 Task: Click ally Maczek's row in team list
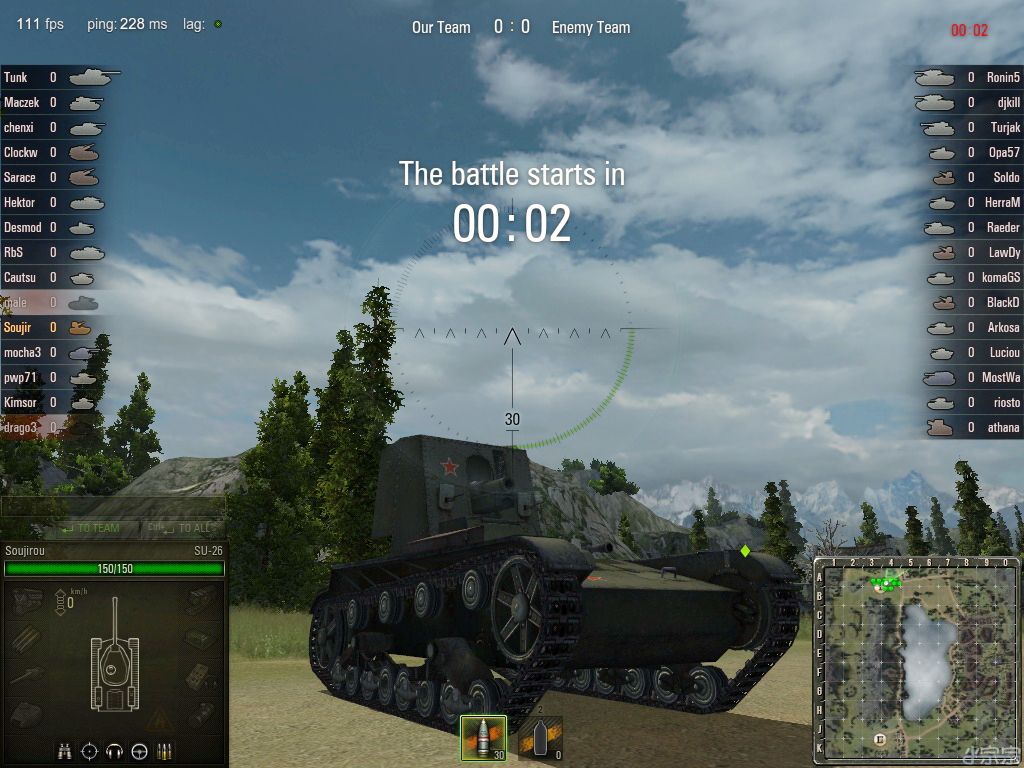coord(55,102)
